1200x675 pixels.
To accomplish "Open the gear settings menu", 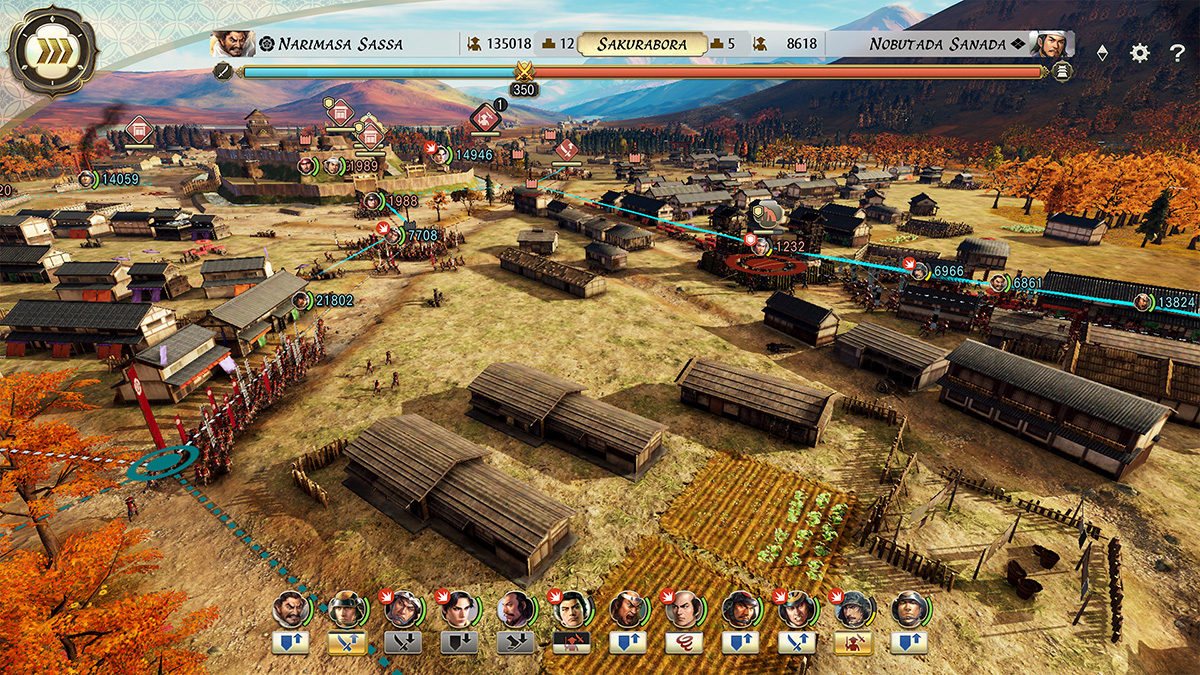I will tap(1139, 53).
